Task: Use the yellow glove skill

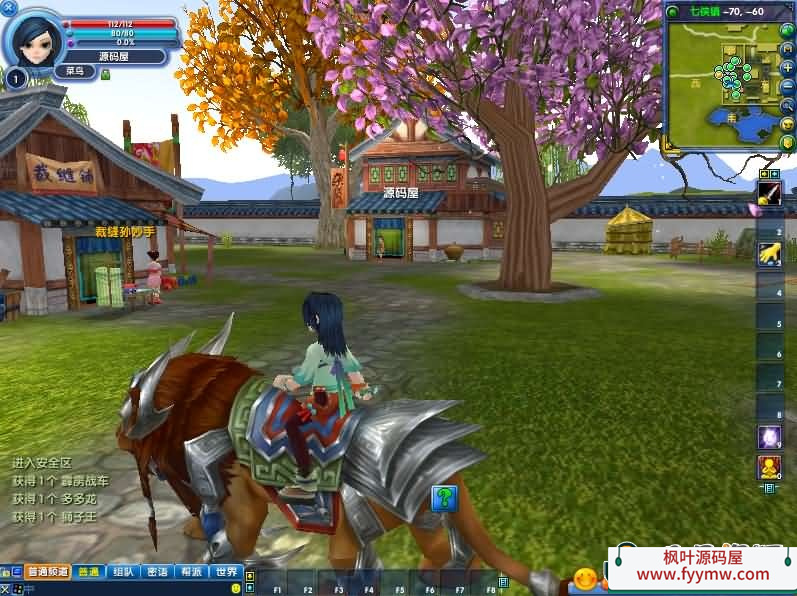Action: pos(769,255)
